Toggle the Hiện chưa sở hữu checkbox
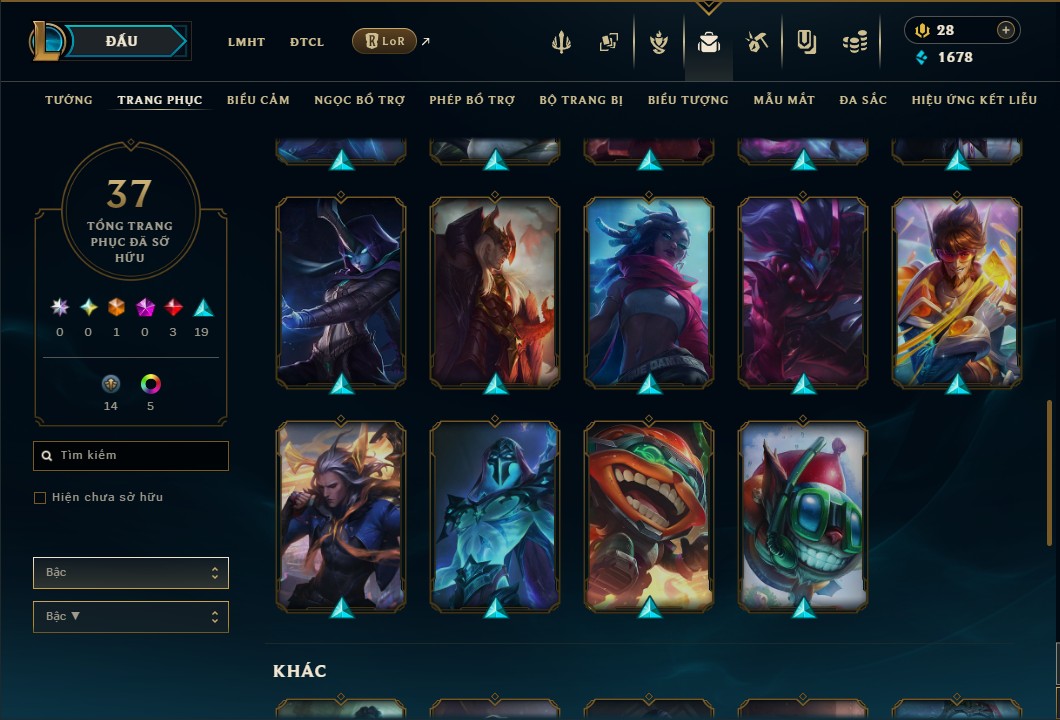1060x720 pixels. (40, 498)
